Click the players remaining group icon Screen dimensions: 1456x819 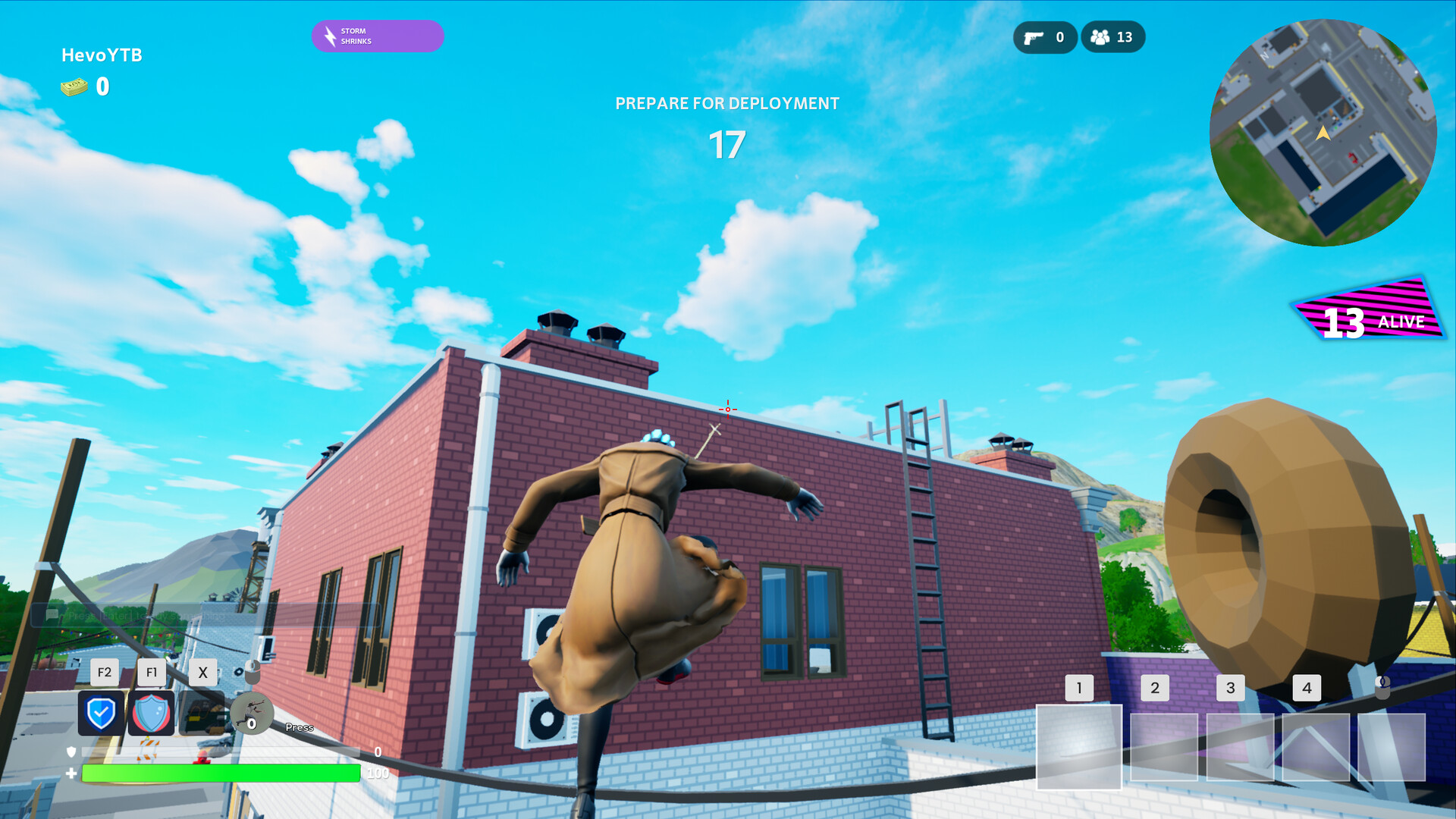tap(1100, 36)
